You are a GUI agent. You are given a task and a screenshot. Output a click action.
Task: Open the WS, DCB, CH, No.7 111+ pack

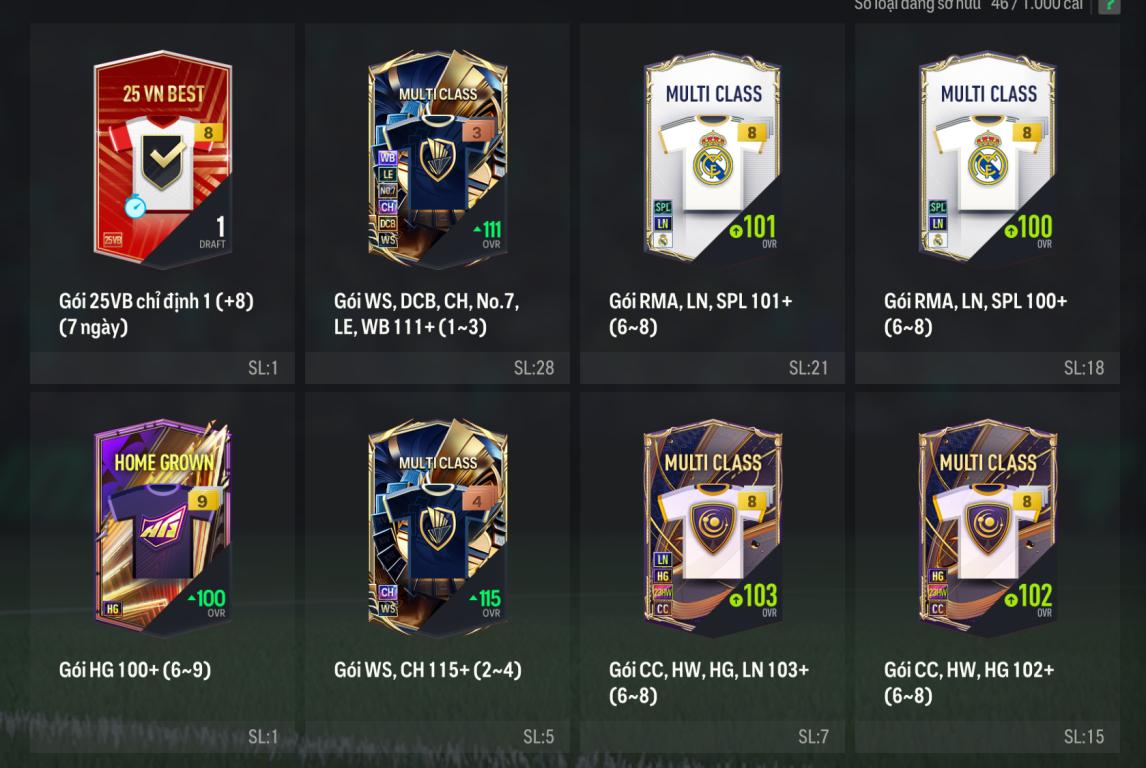pos(437,160)
